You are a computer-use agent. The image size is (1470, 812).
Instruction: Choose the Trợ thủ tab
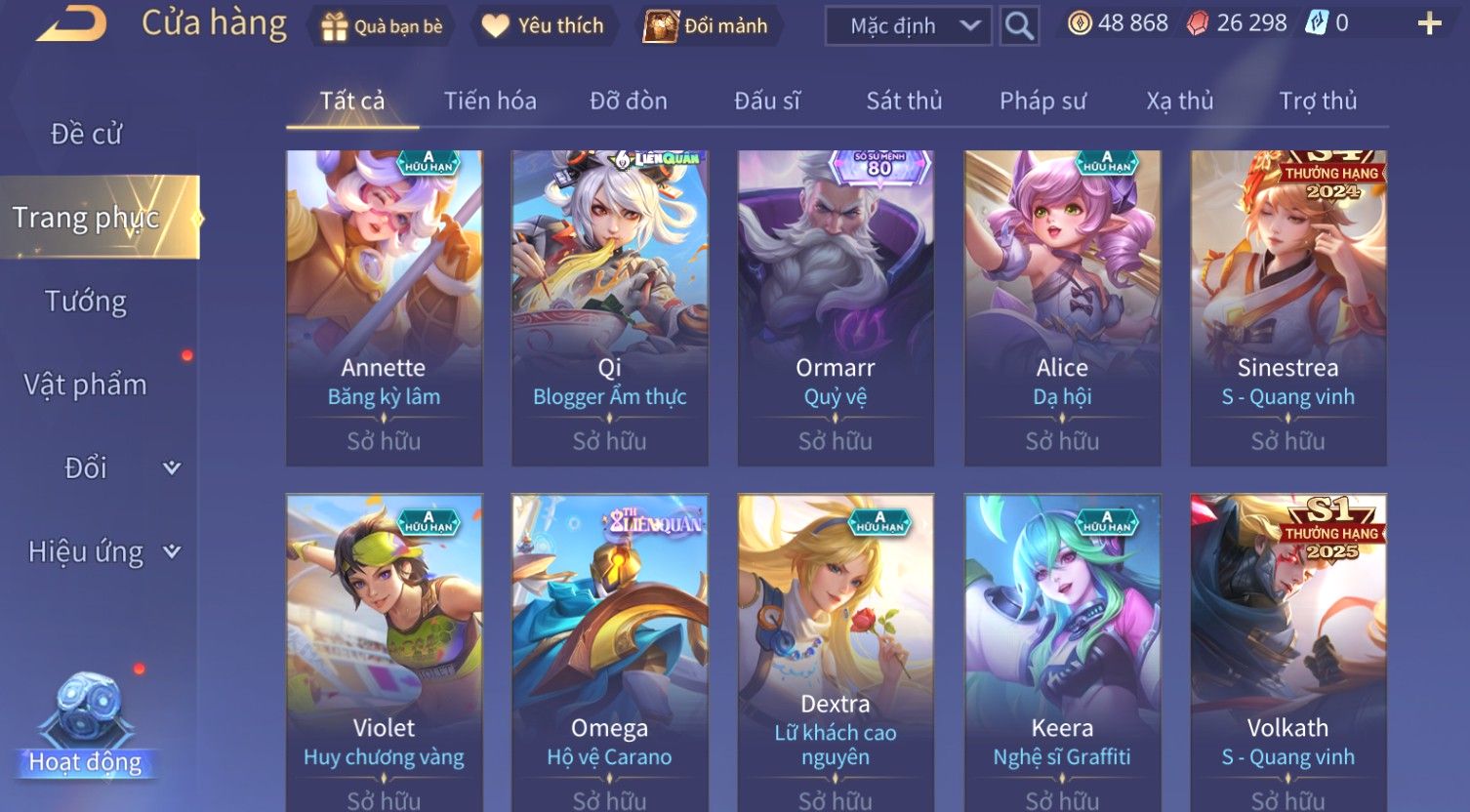click(1318, 101)
